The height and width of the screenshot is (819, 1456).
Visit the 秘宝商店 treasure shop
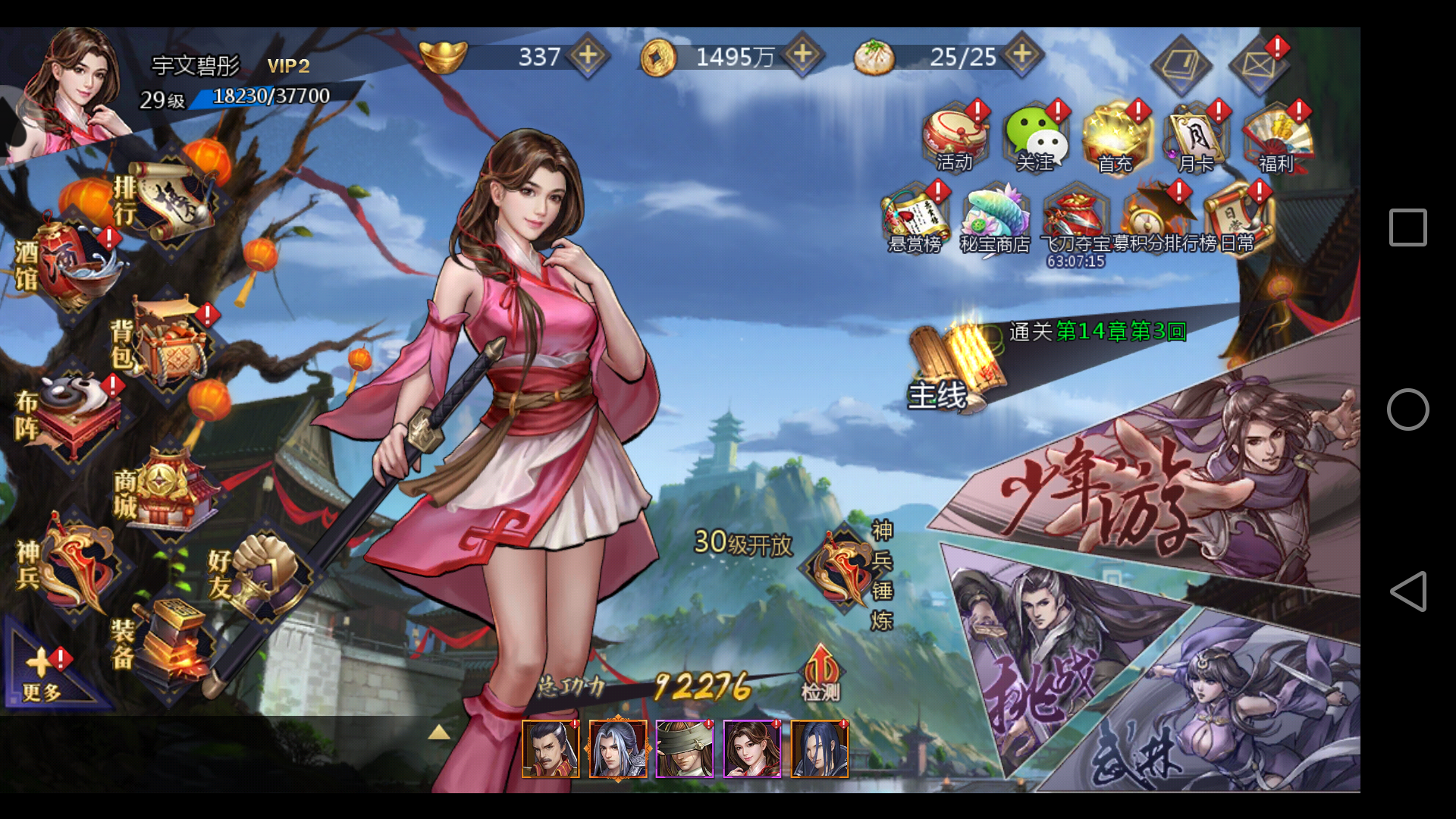pos(994,220)
